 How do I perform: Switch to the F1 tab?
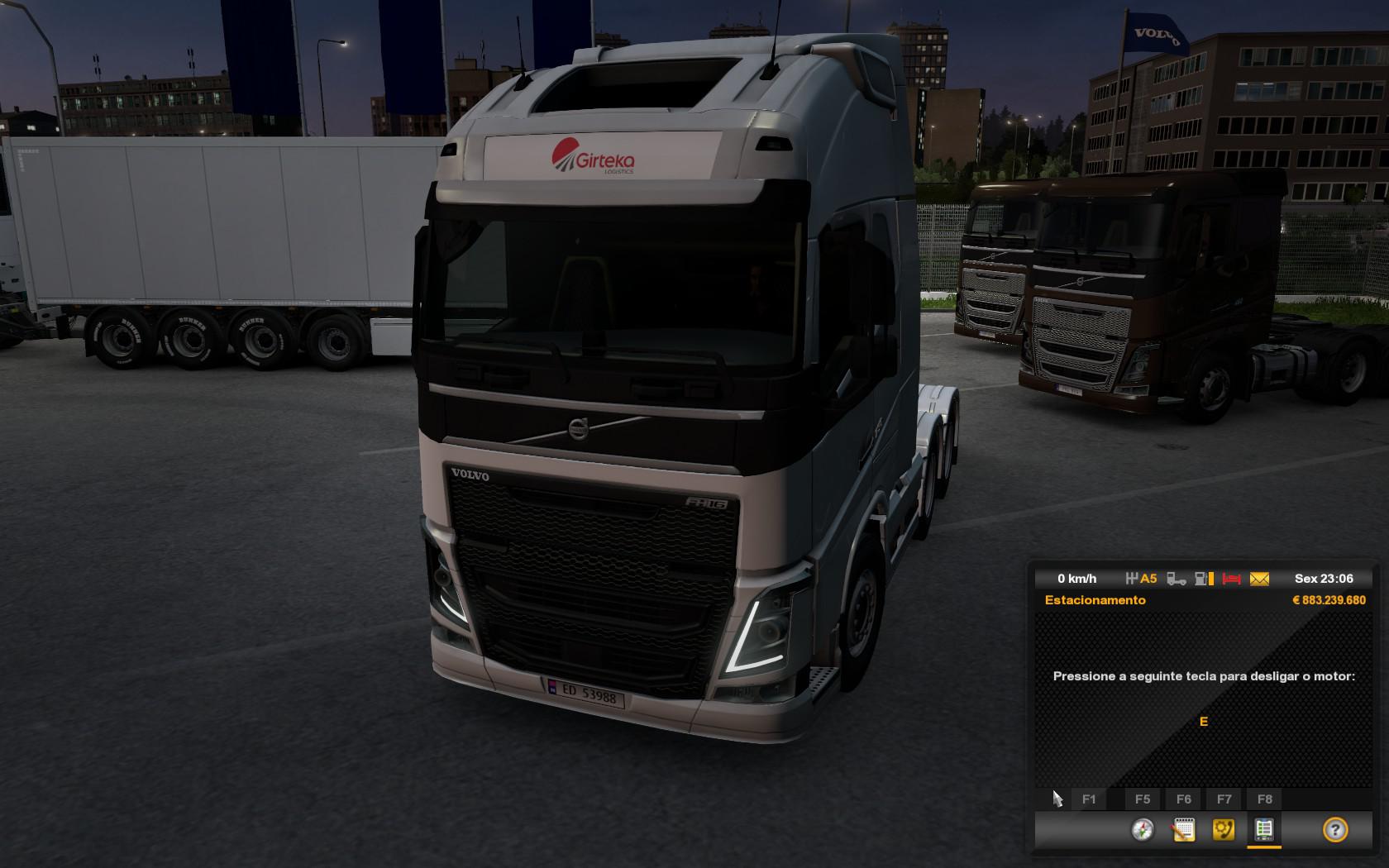point(1091,799)
